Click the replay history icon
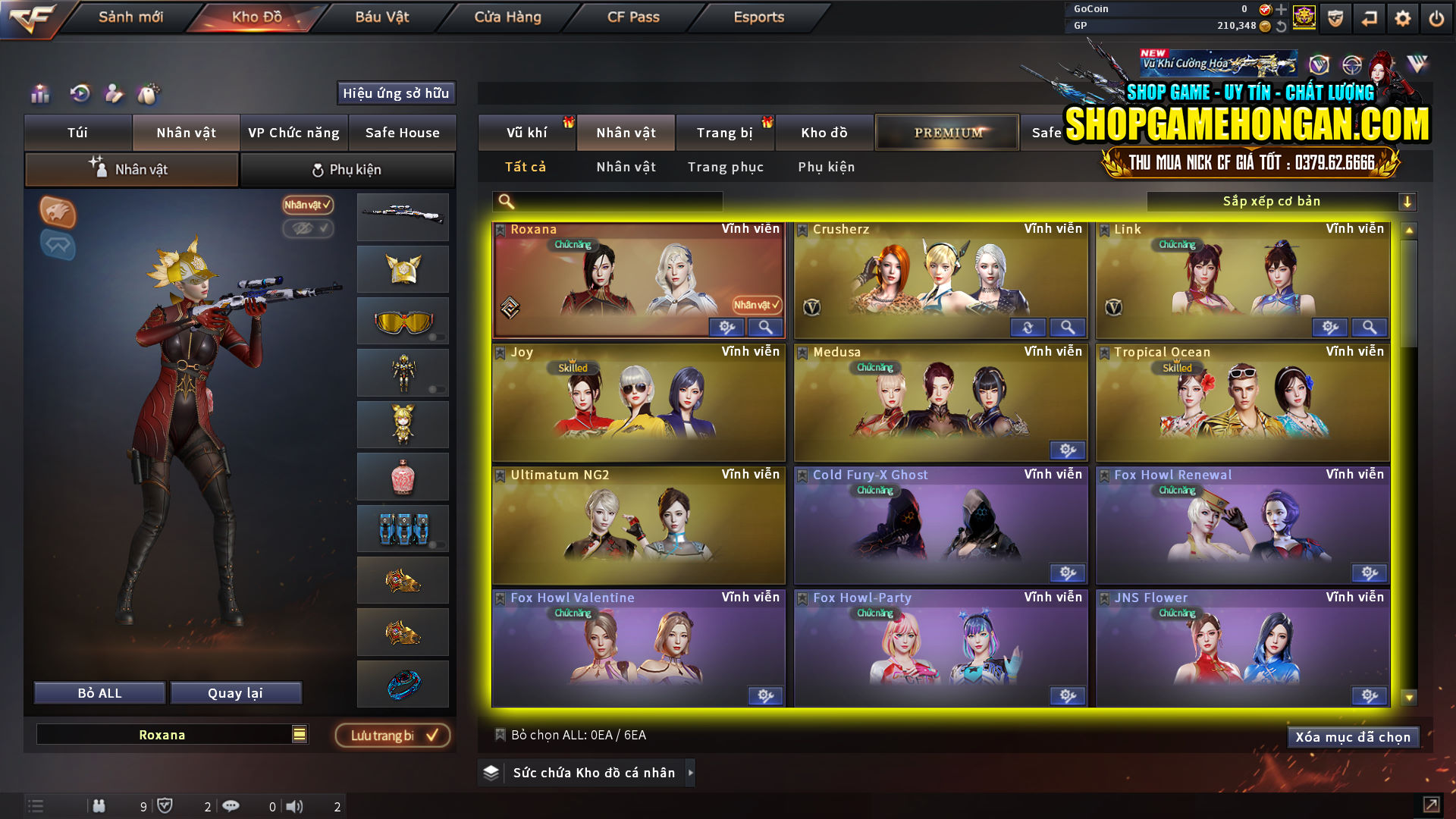This screenshot has width=1456, height=819. [79, 94]
